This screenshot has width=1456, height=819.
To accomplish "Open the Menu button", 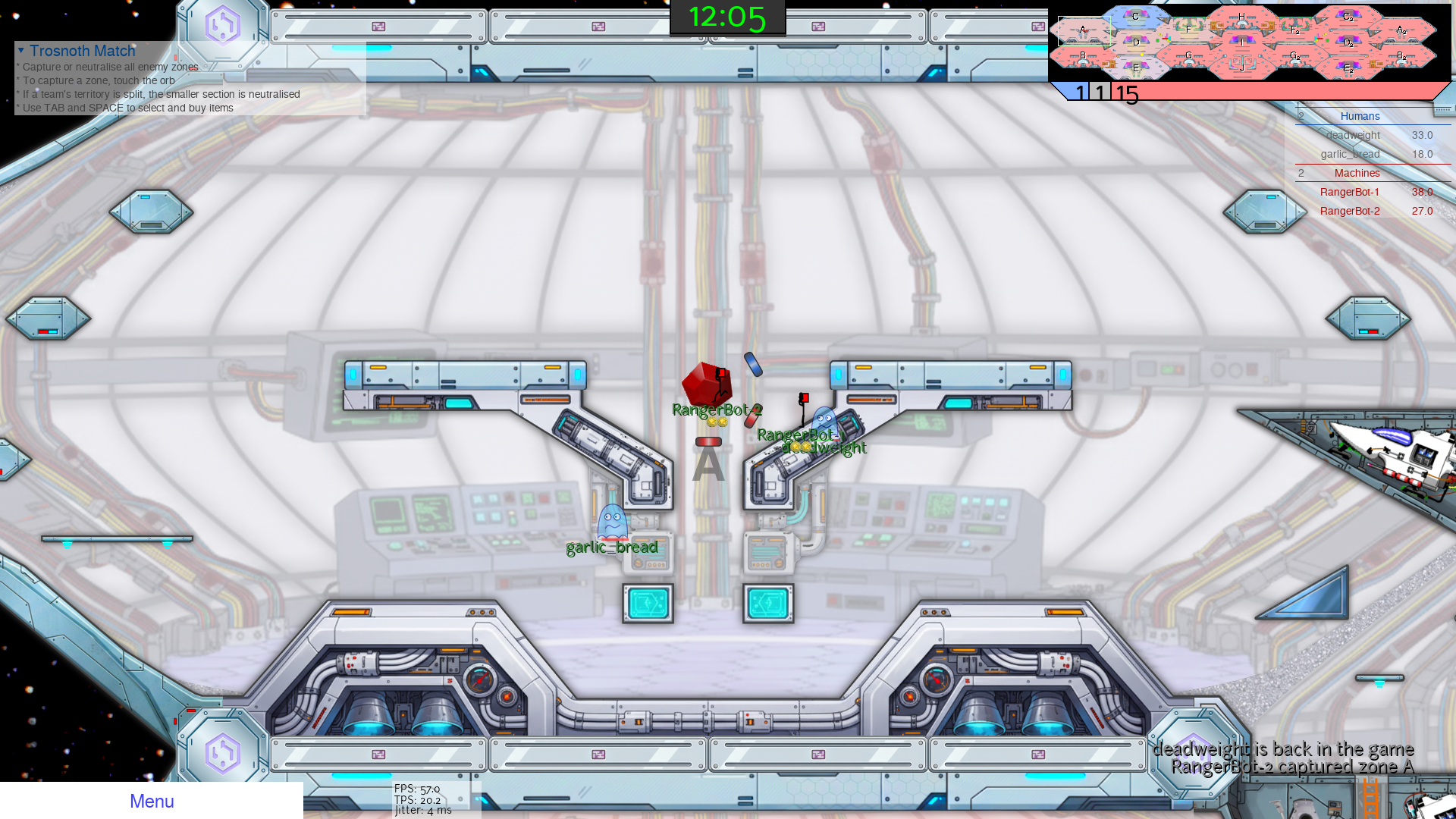I will 152,801.
